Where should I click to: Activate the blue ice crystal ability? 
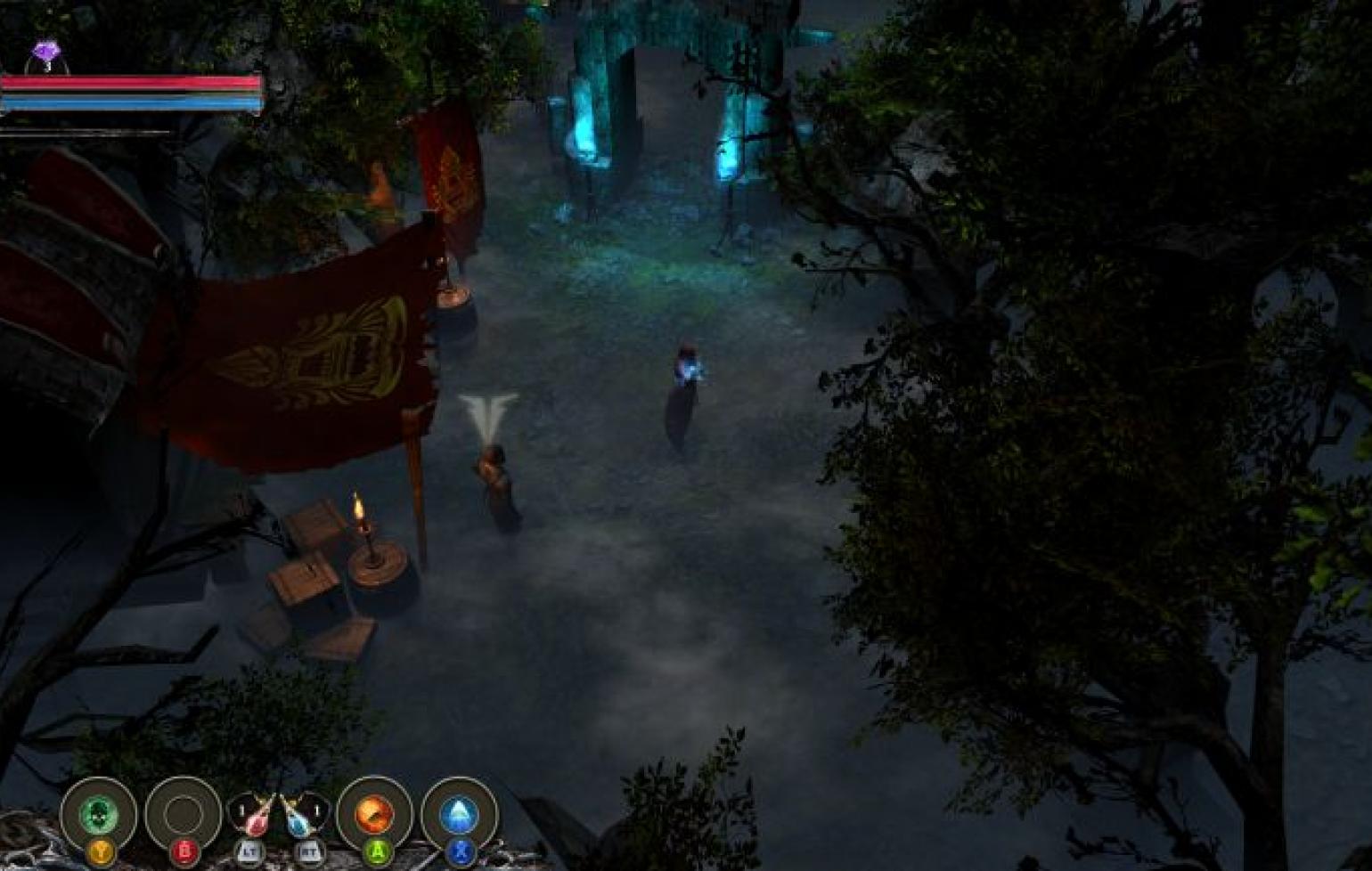click(459, 814)
